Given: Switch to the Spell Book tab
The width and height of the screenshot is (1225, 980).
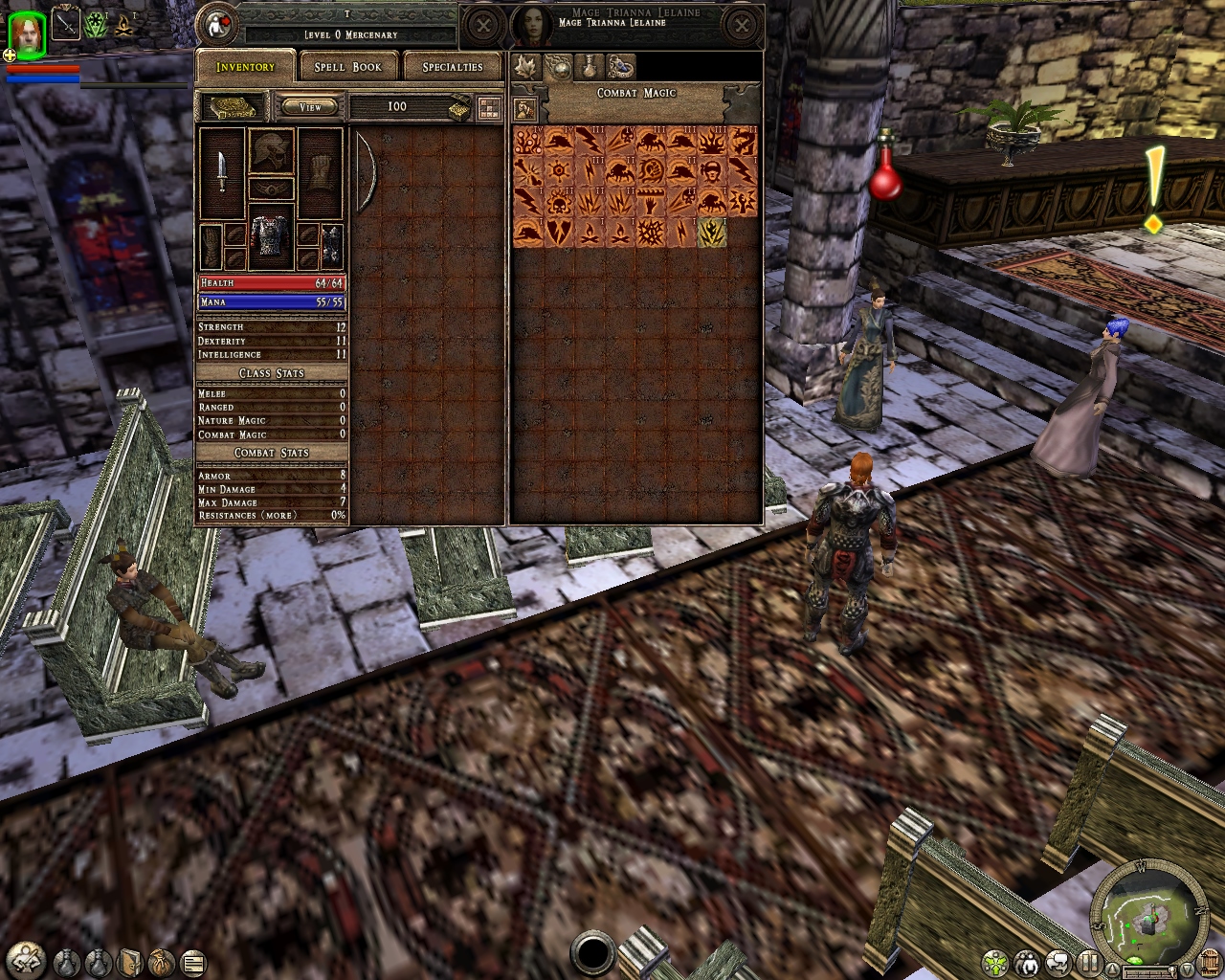Looking at the screenshot, I should pyautogui.click(x=347, y=67).
